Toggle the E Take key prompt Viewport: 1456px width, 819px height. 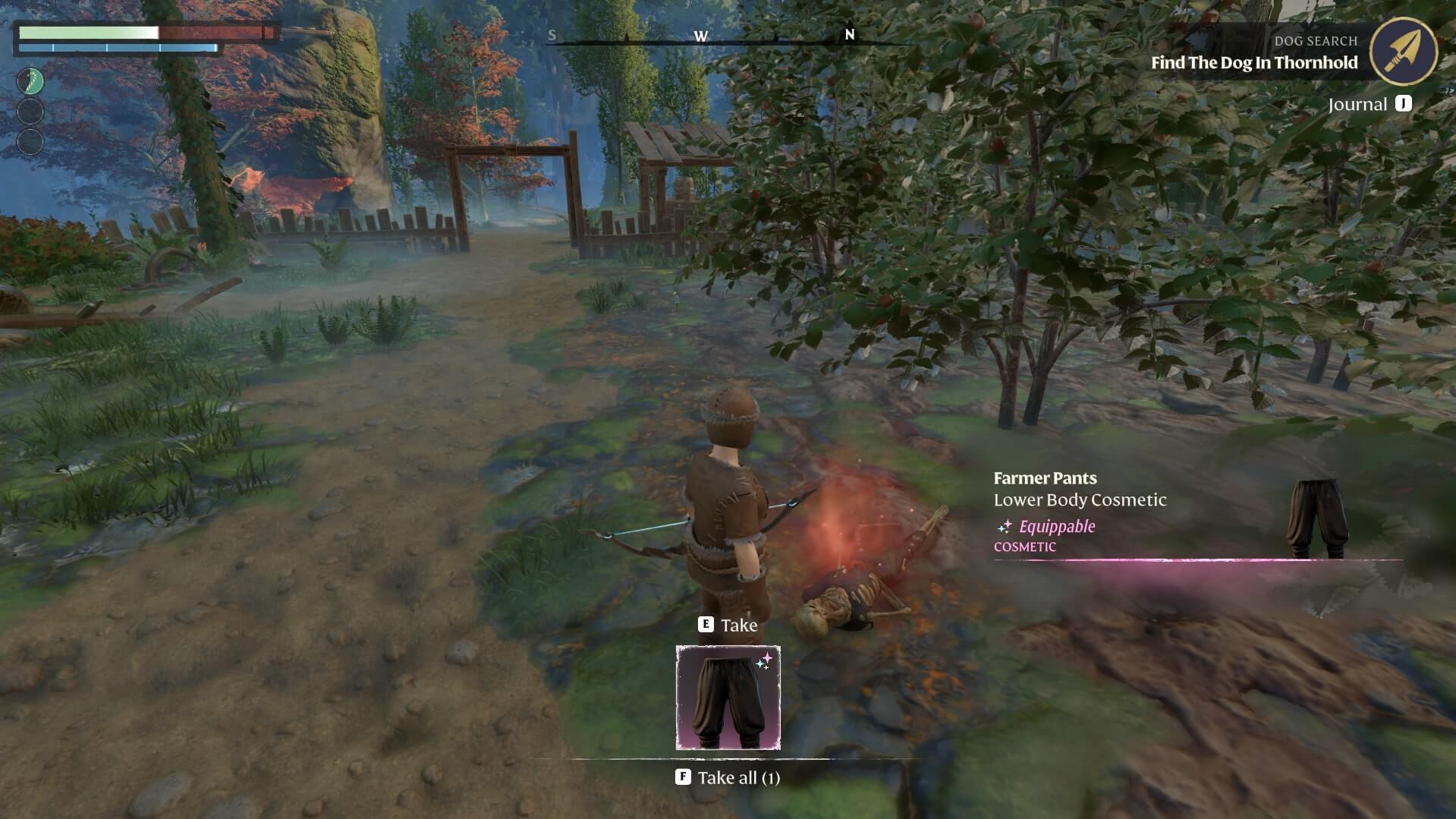[x=706, y=625]
